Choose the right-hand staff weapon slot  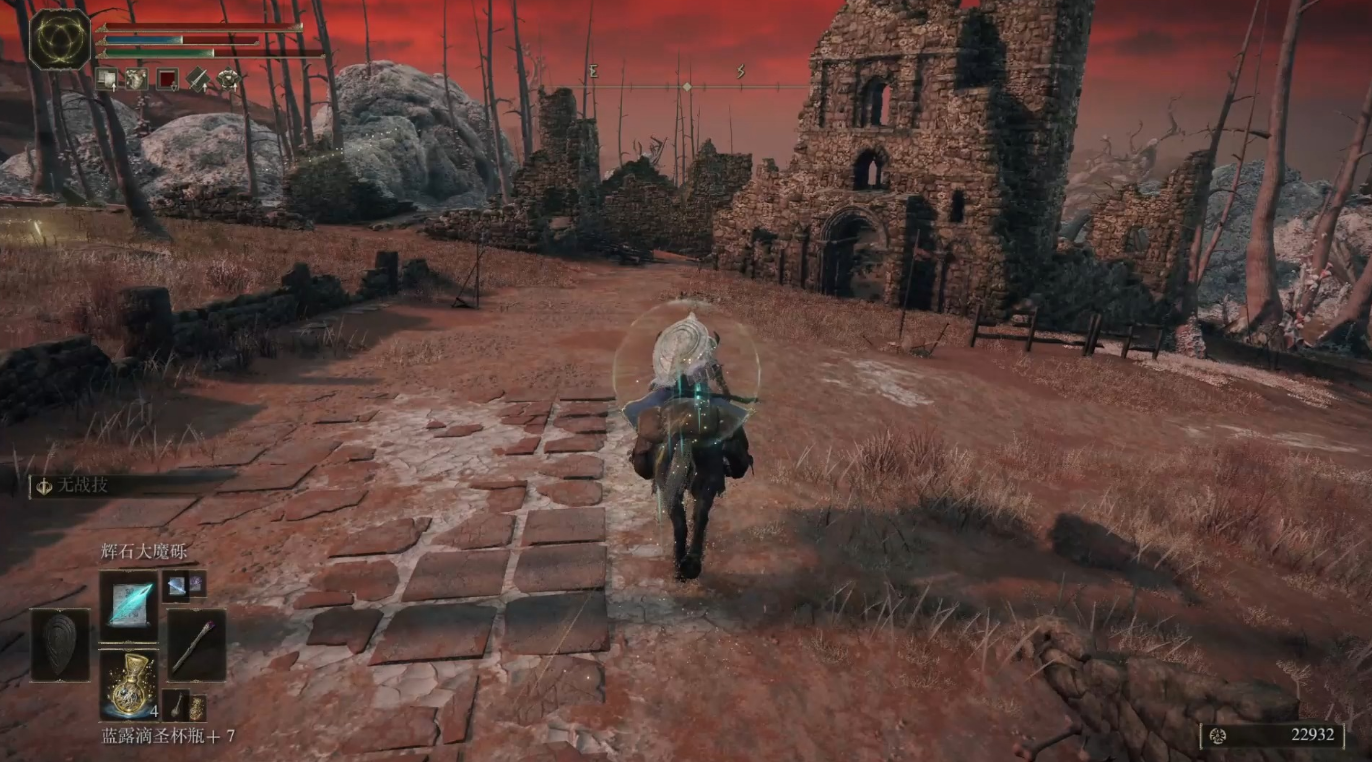pyautogui.click(x=194, y=645)
